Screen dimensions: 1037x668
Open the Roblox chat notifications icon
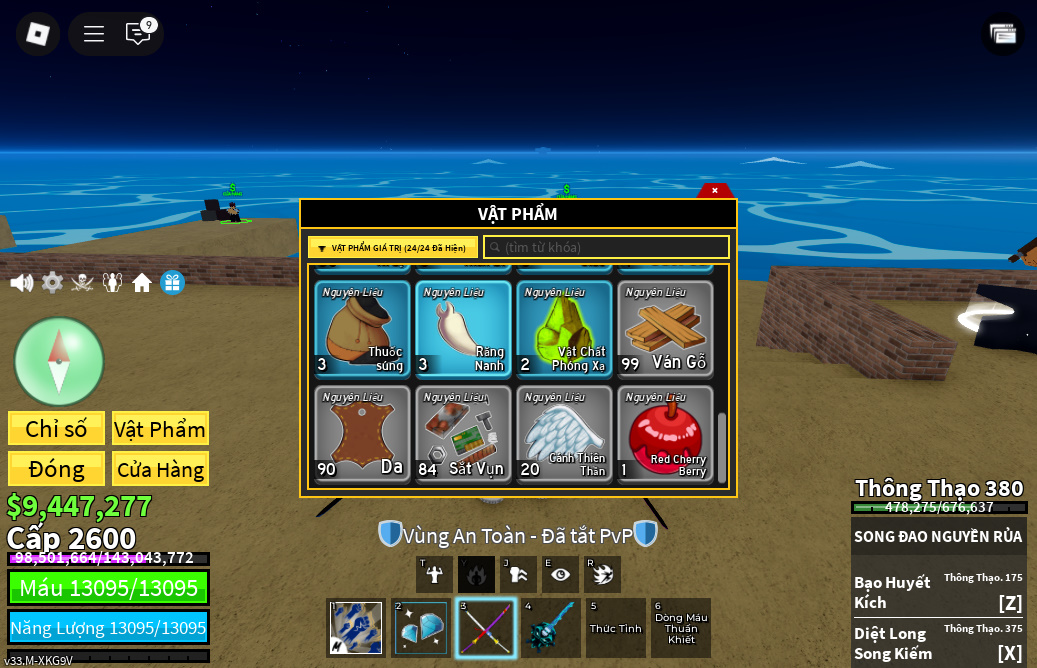pos(138,33)
